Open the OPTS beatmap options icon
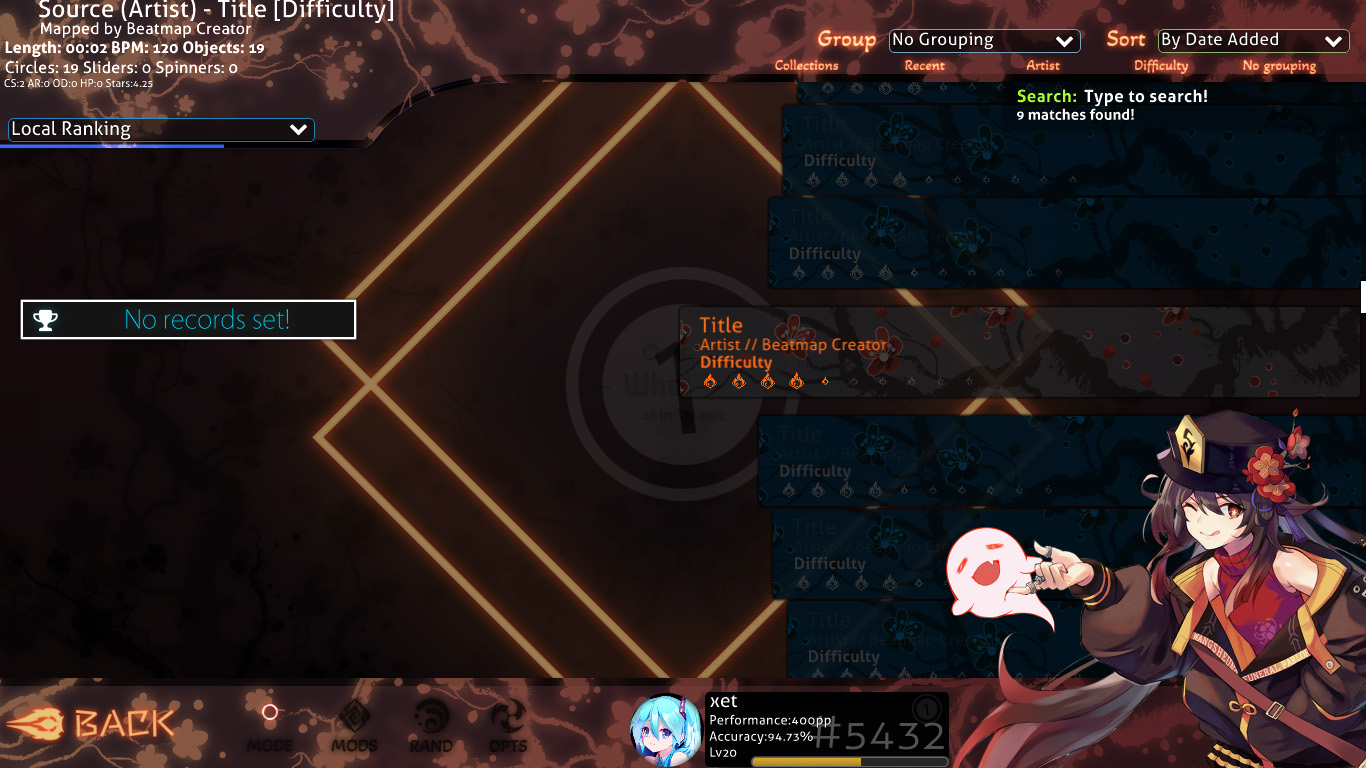This screenshot has height=768, width=1366. point(507,718)
